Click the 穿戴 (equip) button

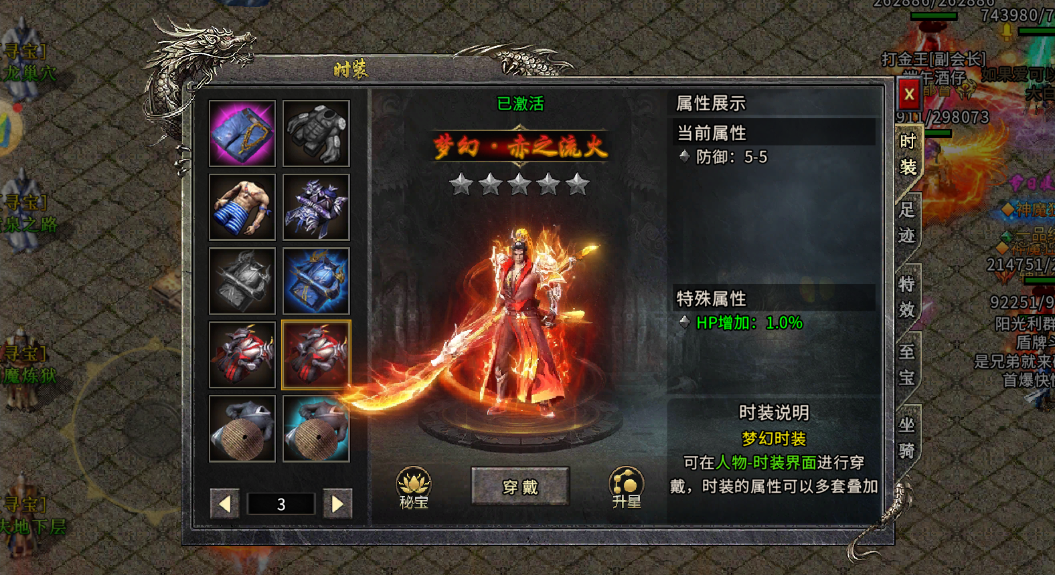tap(520, 487)
